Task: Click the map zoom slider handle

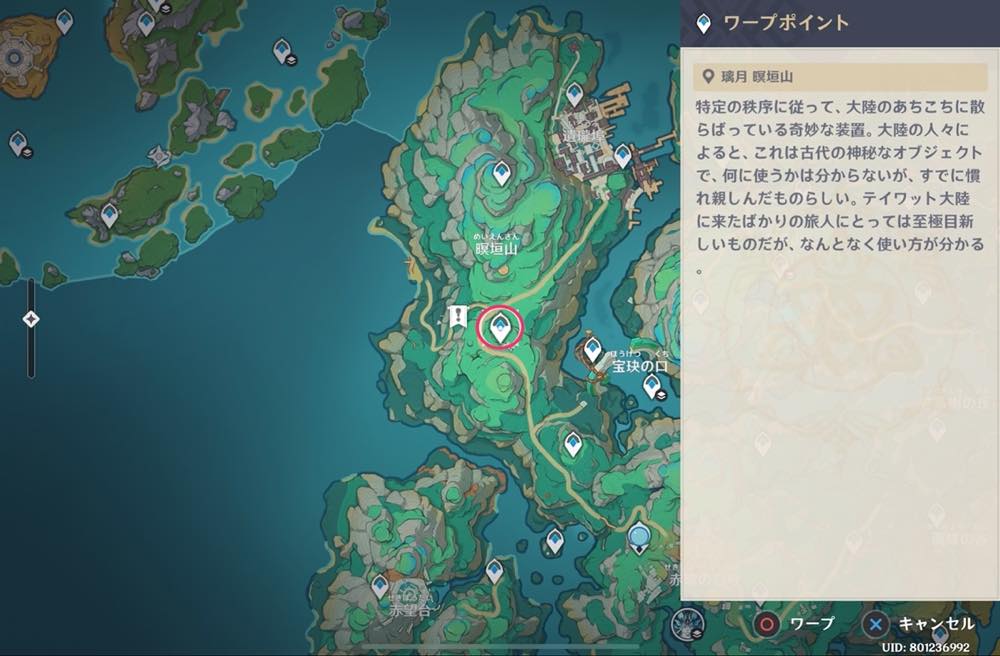Action: pyautogui.click(x=31, y=319)
